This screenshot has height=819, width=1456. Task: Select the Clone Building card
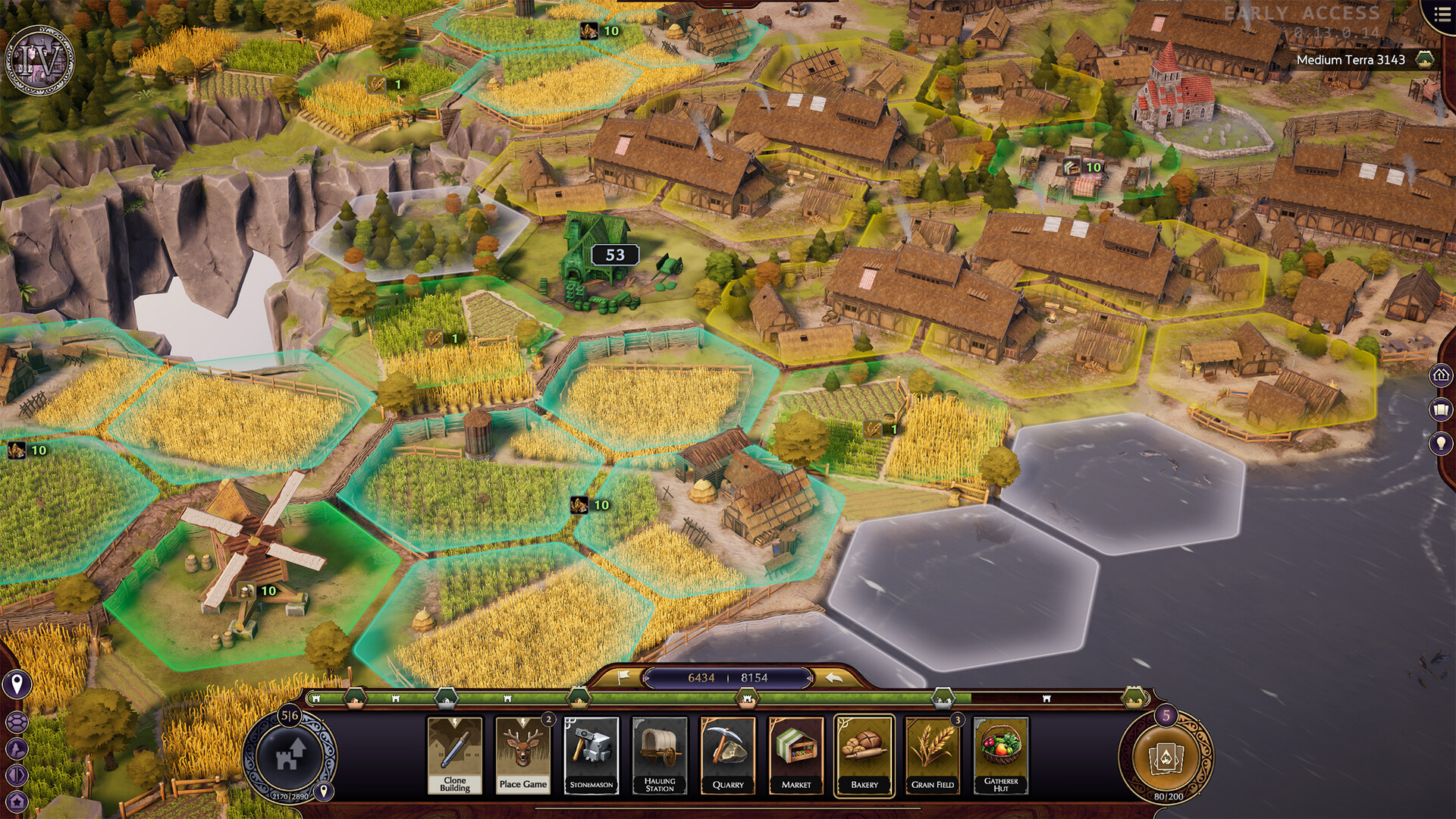click(454, 755)
